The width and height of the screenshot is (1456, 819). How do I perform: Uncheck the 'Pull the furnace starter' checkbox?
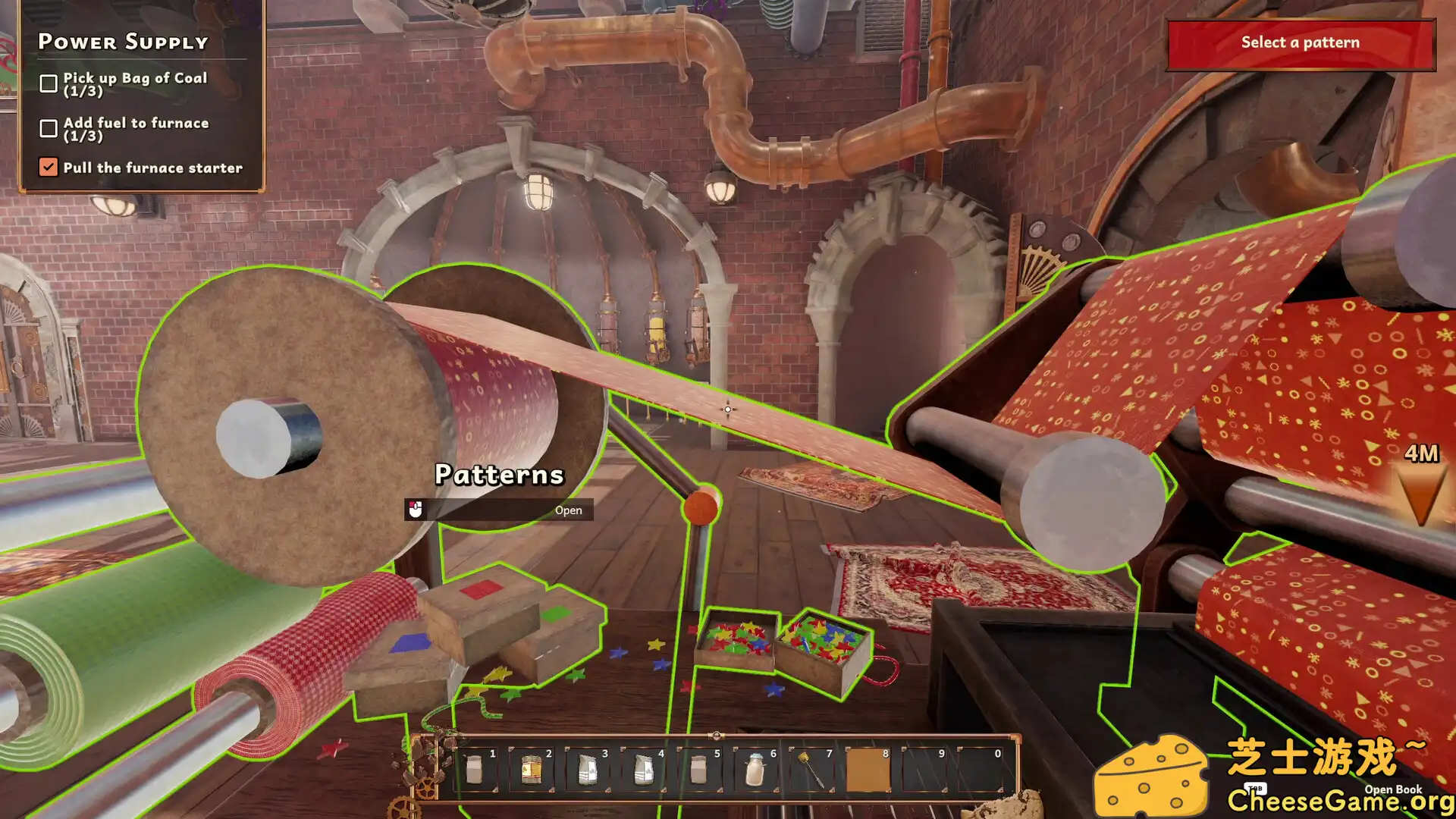pos(49,167)
